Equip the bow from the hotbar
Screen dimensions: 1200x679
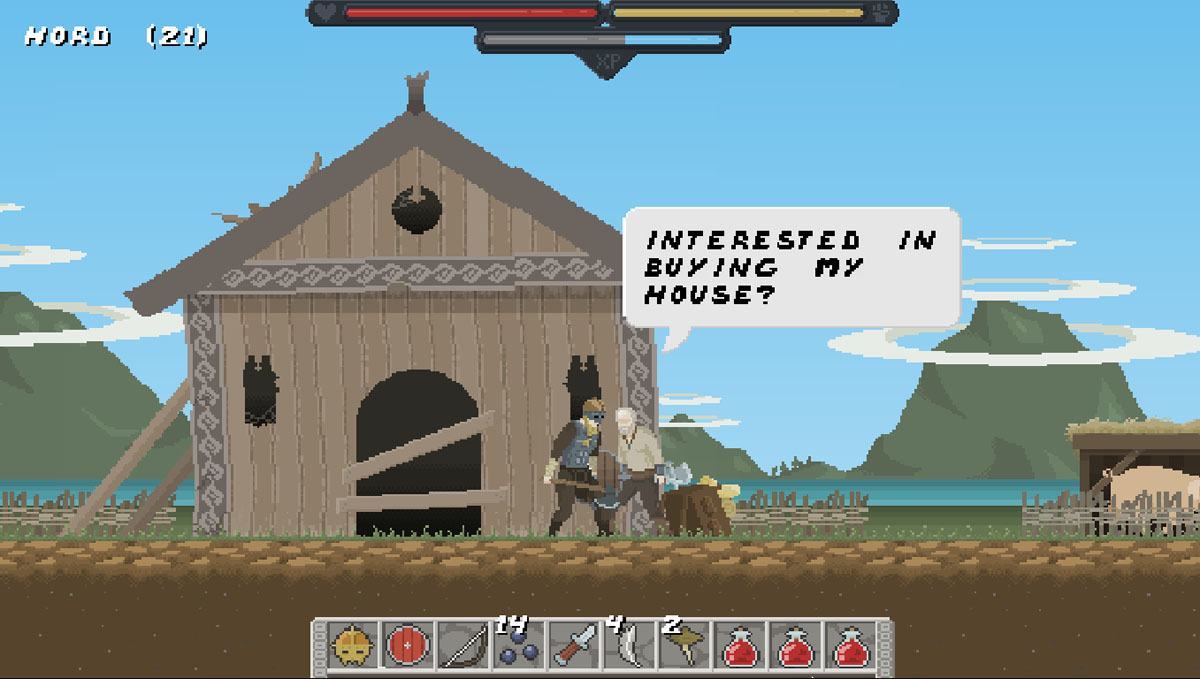pyautogui.click(x=464, y=647)
